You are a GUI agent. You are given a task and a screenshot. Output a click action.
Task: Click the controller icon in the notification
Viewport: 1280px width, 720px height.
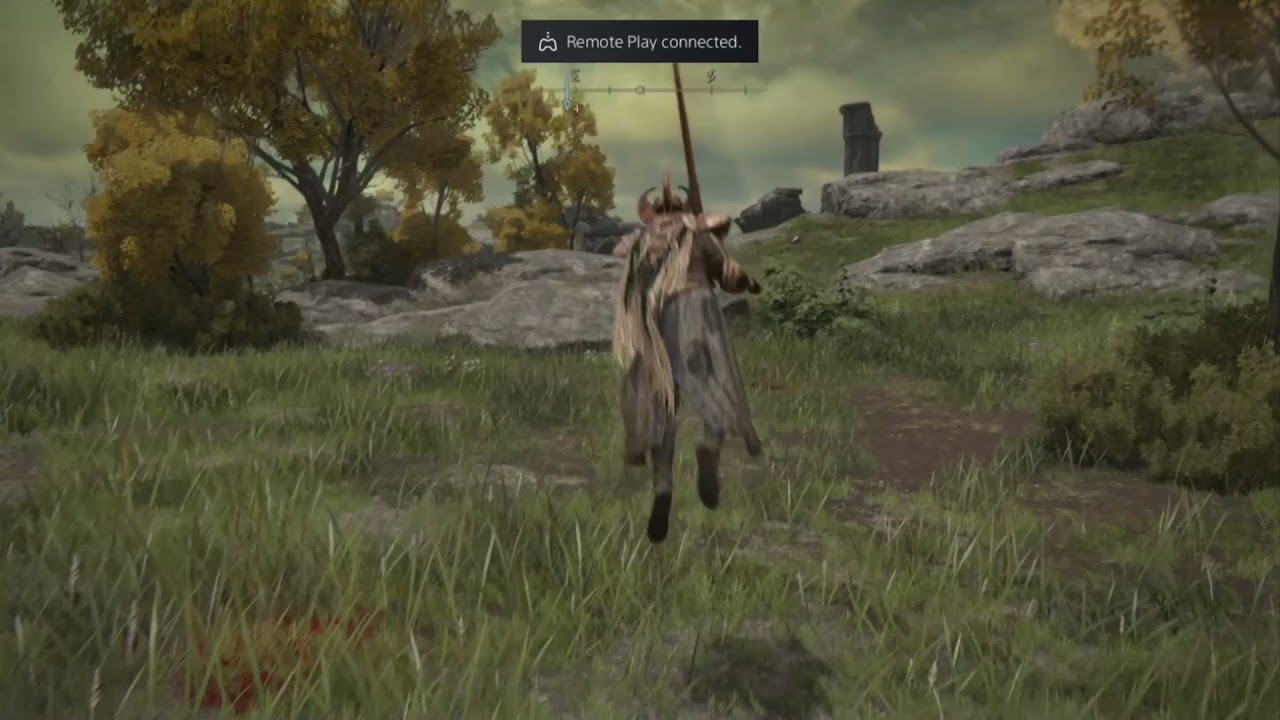547,41
